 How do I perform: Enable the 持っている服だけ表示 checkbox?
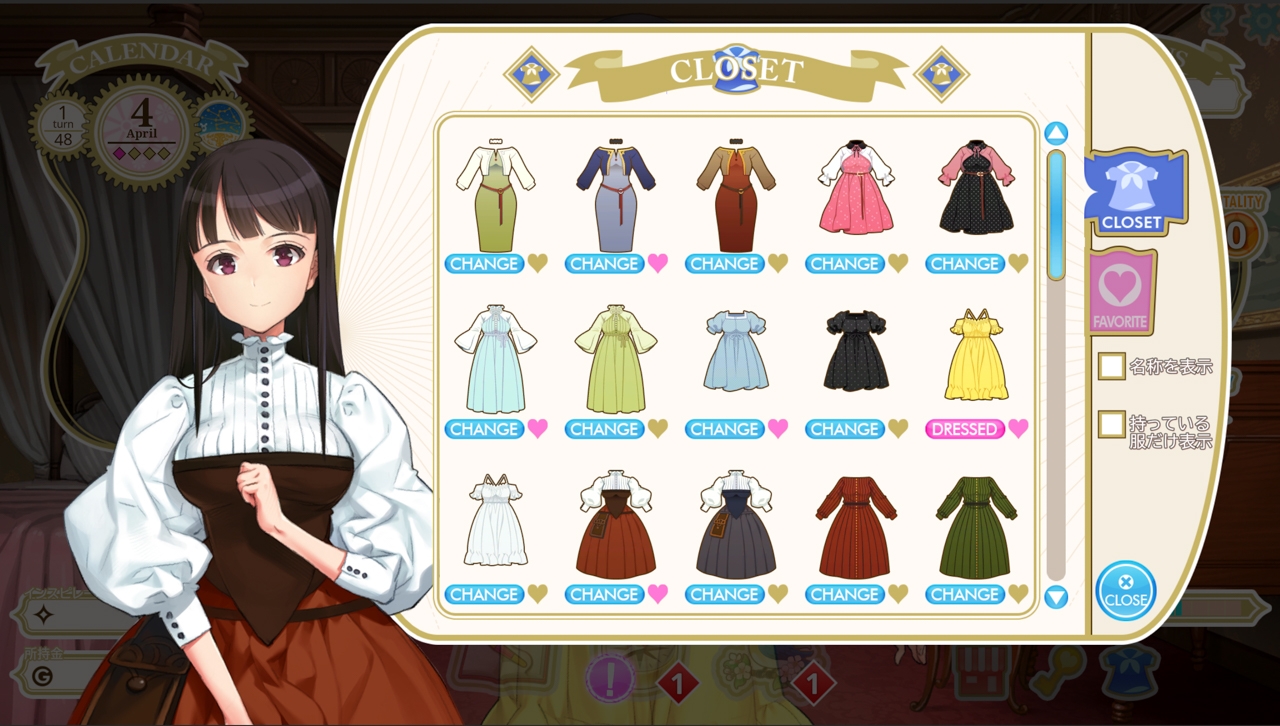[1110, 425]
